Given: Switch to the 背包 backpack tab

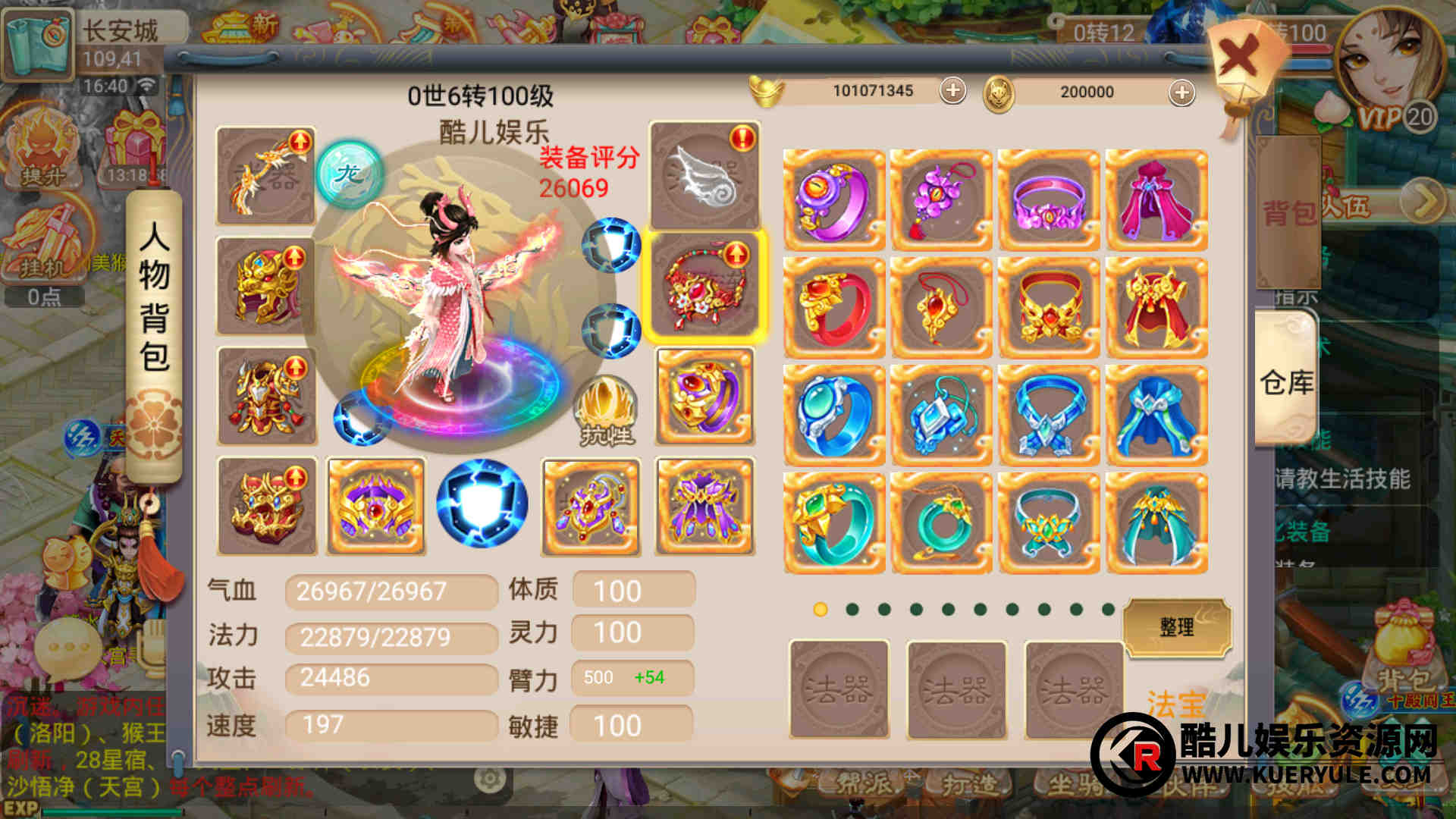Looking at the screenshot, I should click(1288, 213).
